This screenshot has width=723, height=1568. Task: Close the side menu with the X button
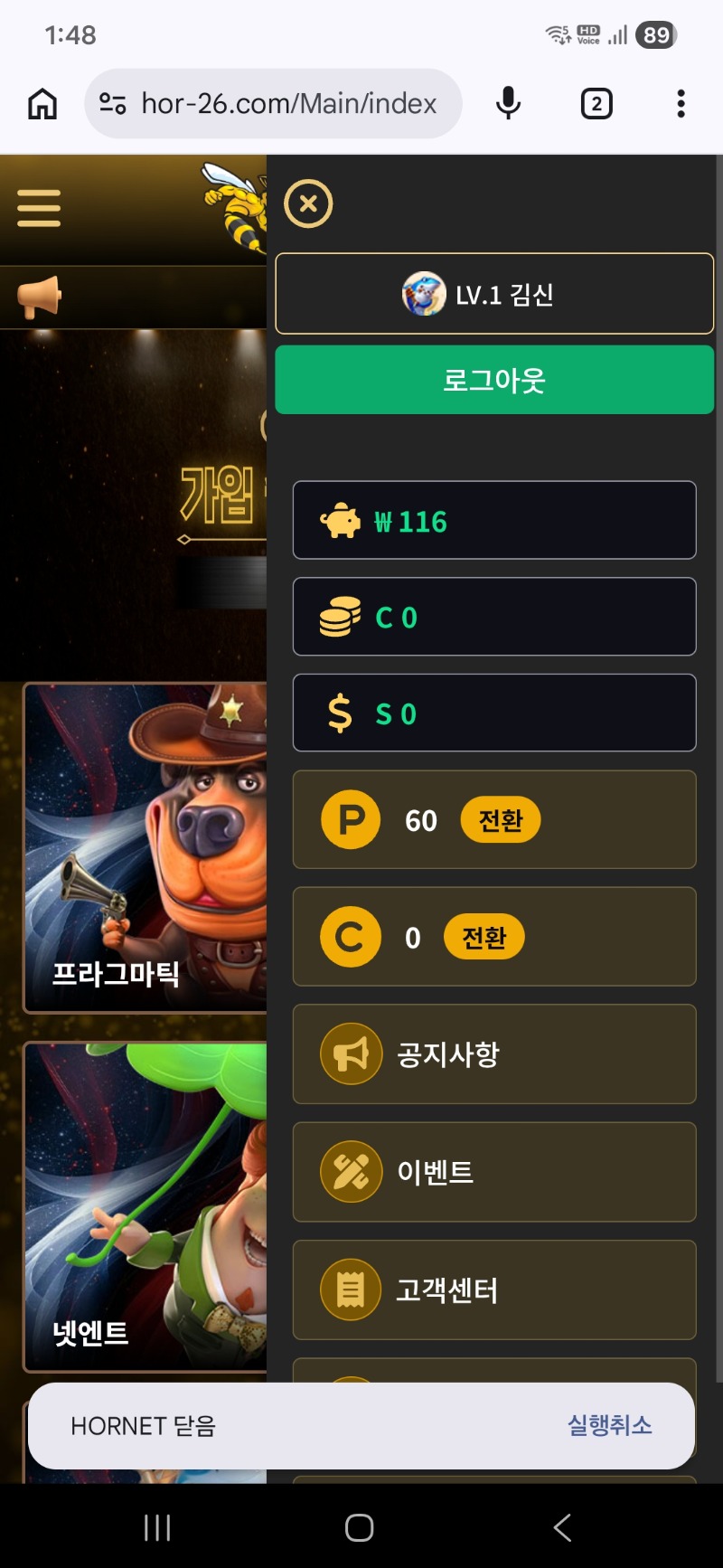[308, 203]
